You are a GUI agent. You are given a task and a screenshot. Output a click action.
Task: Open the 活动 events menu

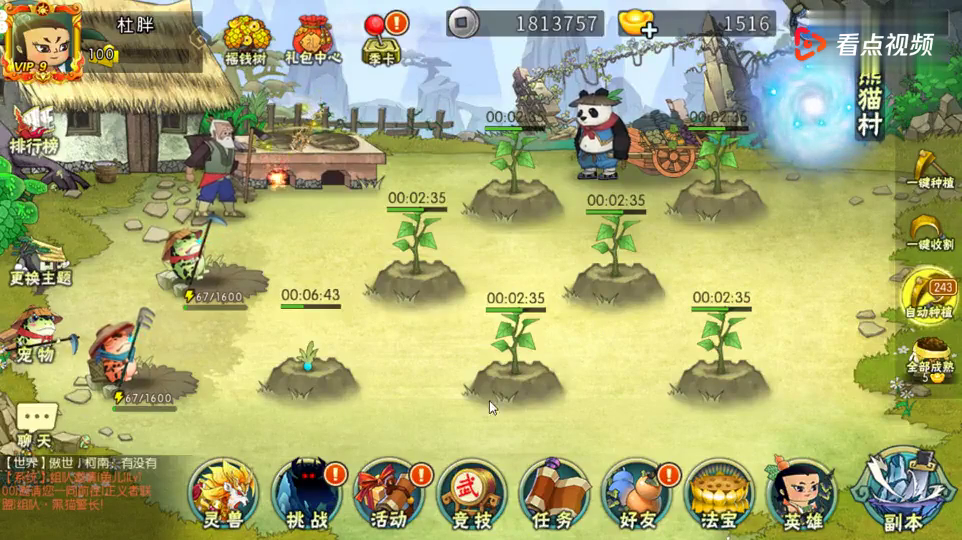click(389, 492)
